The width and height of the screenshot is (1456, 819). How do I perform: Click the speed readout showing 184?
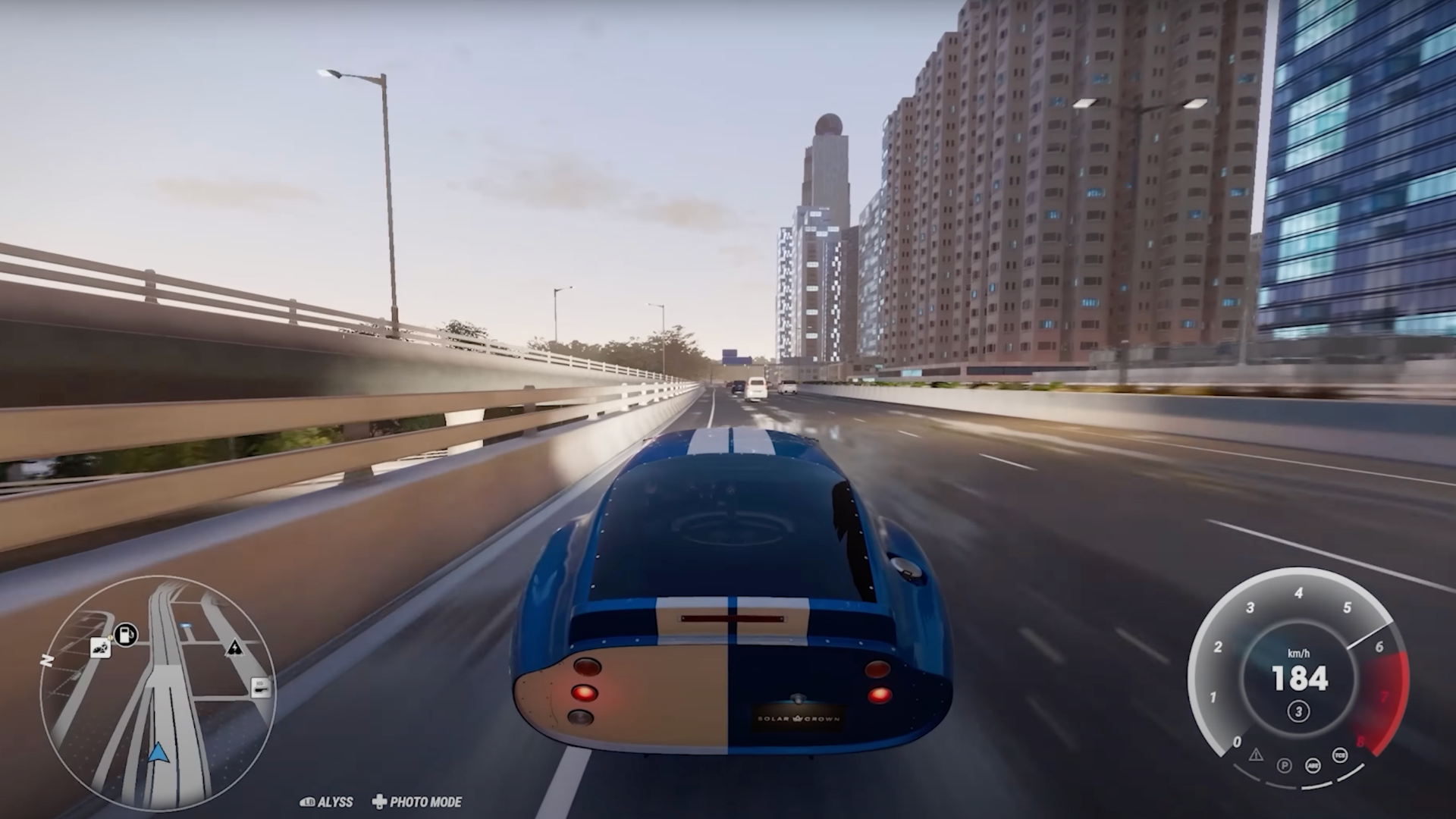click(1299, 679)
